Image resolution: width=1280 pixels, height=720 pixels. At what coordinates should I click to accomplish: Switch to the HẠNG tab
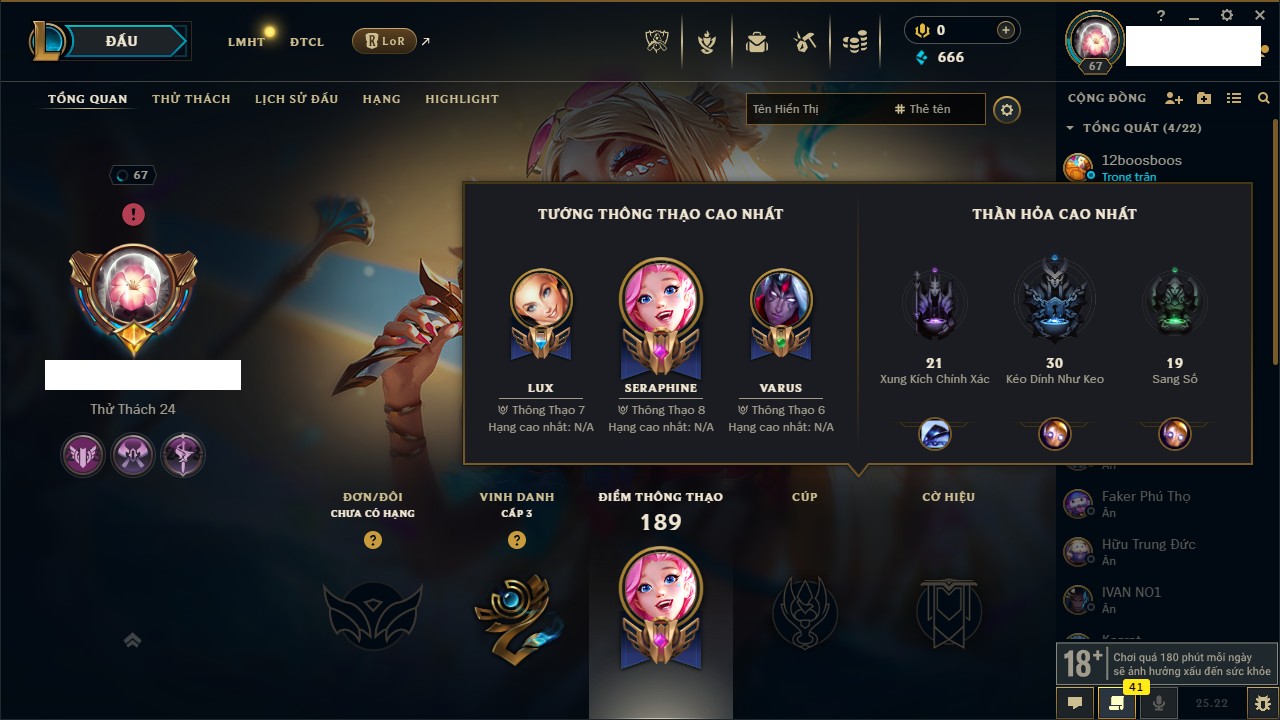(381, 99)
